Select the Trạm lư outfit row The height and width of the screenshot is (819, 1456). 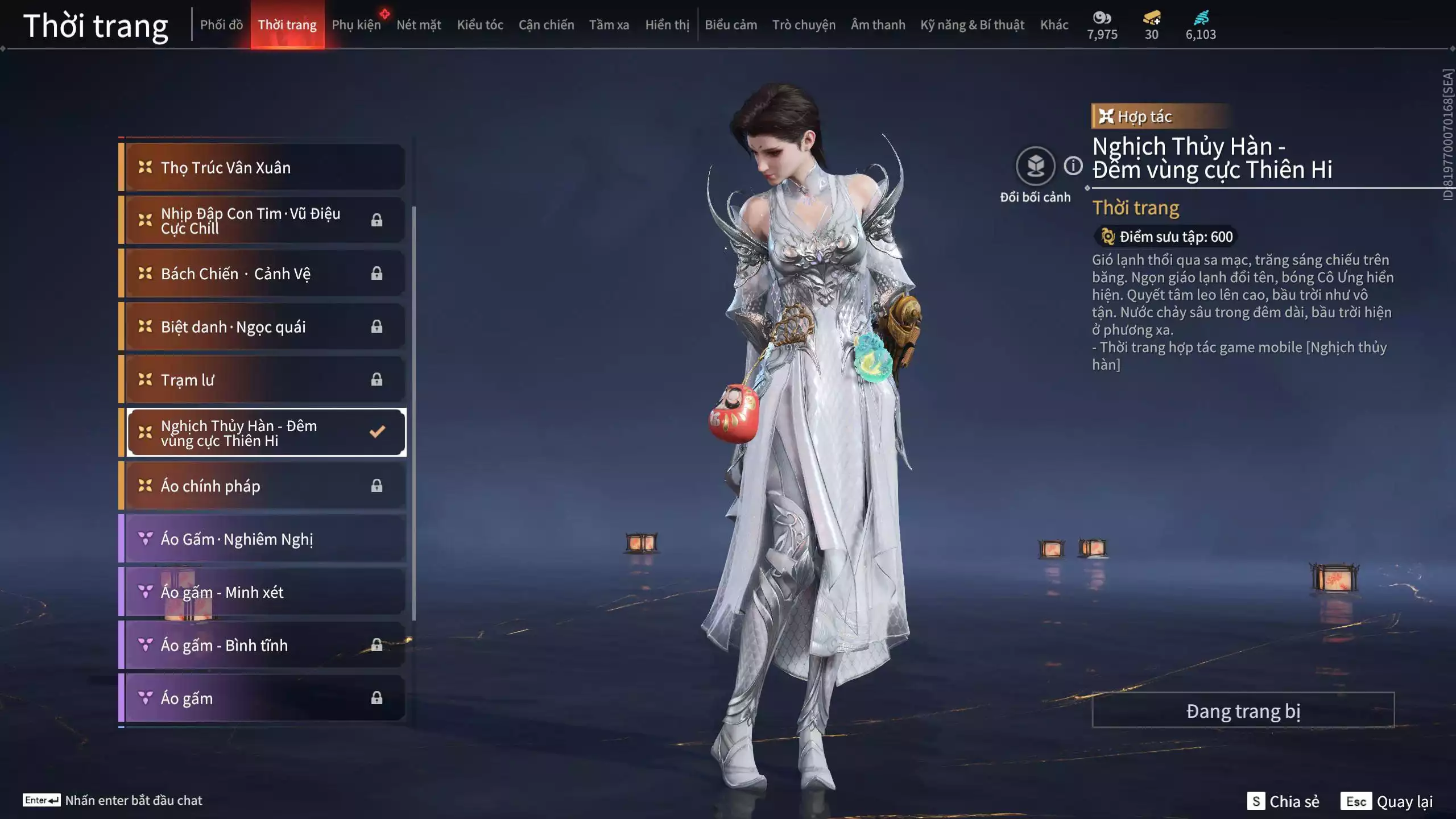pyautogui.click(x=264, y=380)
